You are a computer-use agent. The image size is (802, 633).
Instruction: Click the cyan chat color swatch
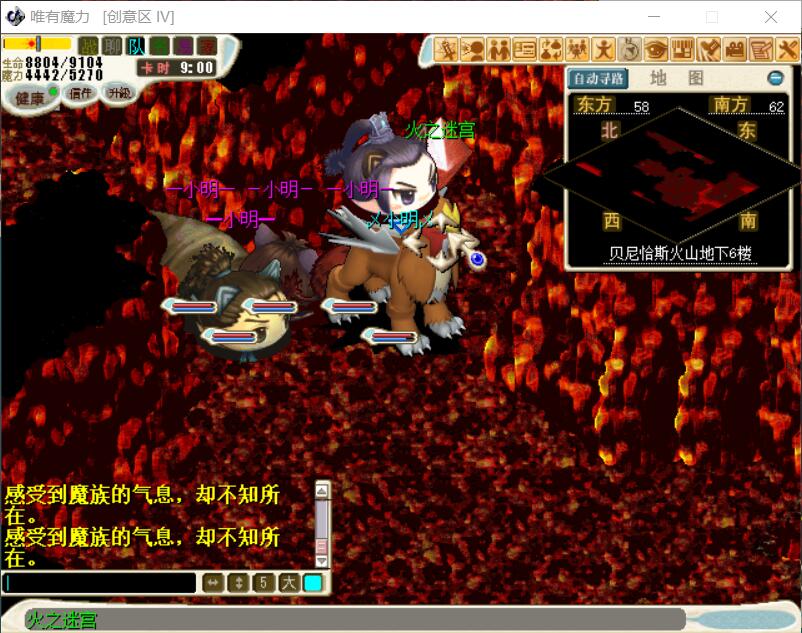click(313, 583)
